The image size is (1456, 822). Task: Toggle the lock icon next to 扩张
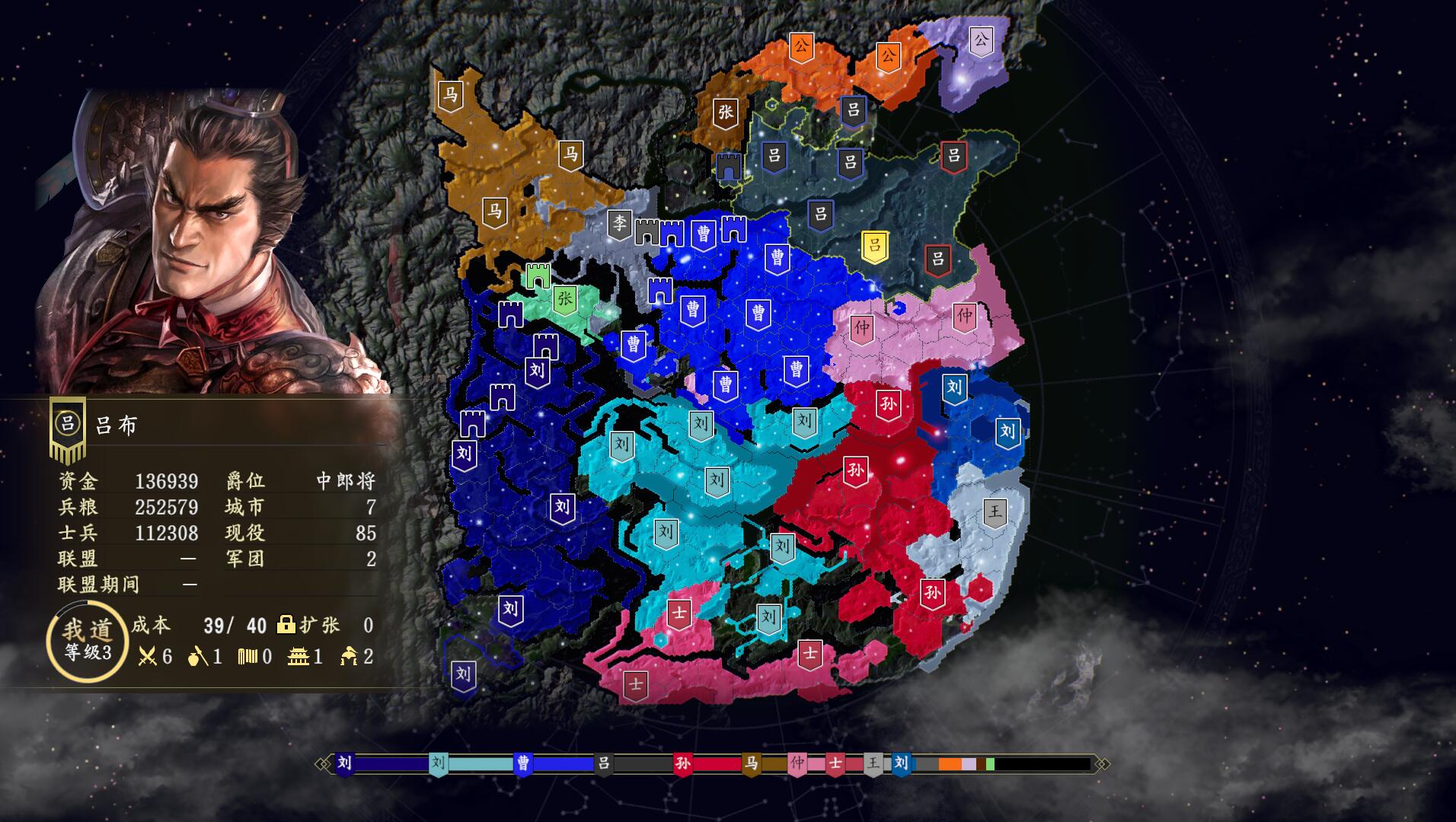tap(286, 626)
